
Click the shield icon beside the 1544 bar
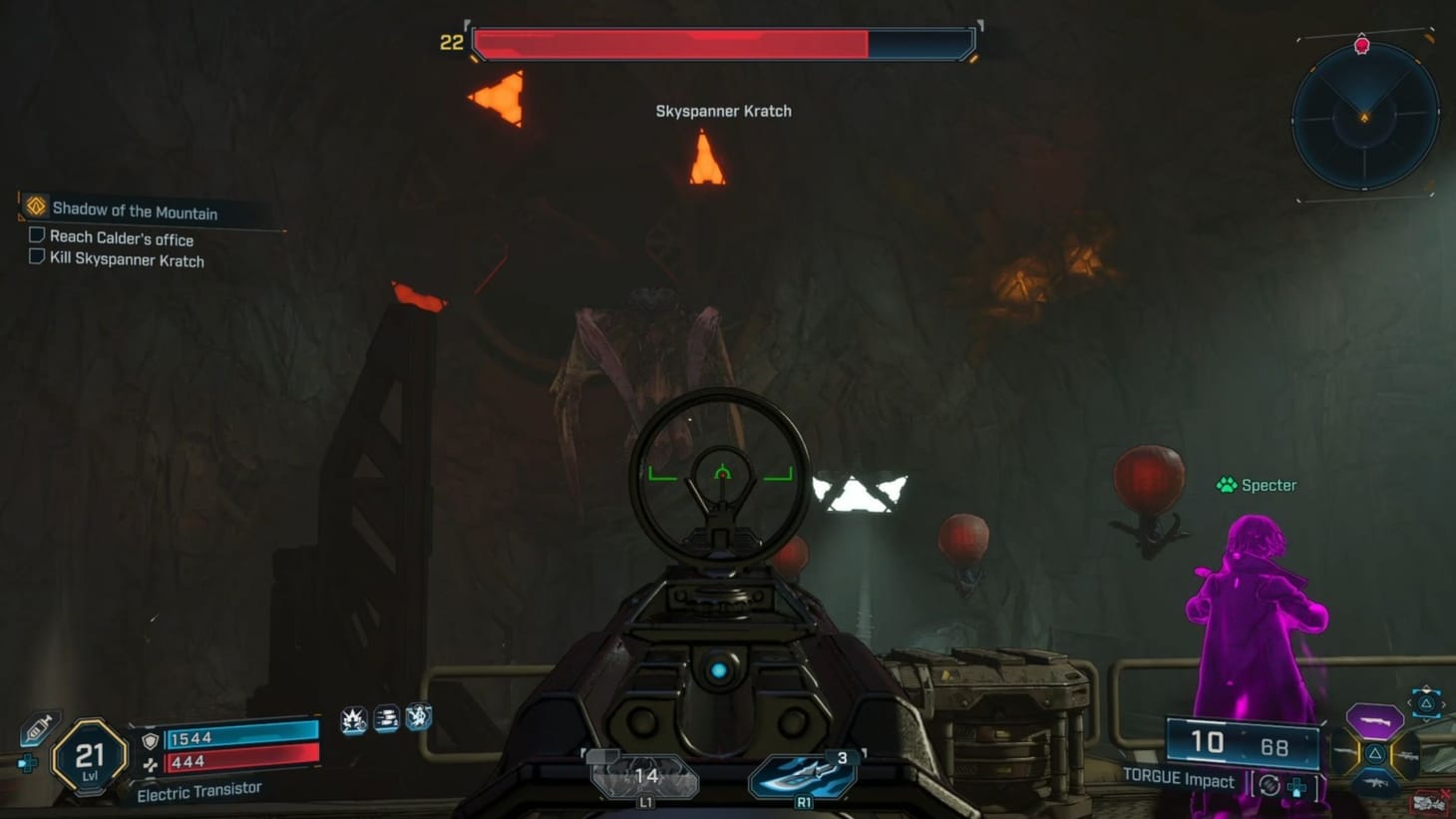(150, 740)
